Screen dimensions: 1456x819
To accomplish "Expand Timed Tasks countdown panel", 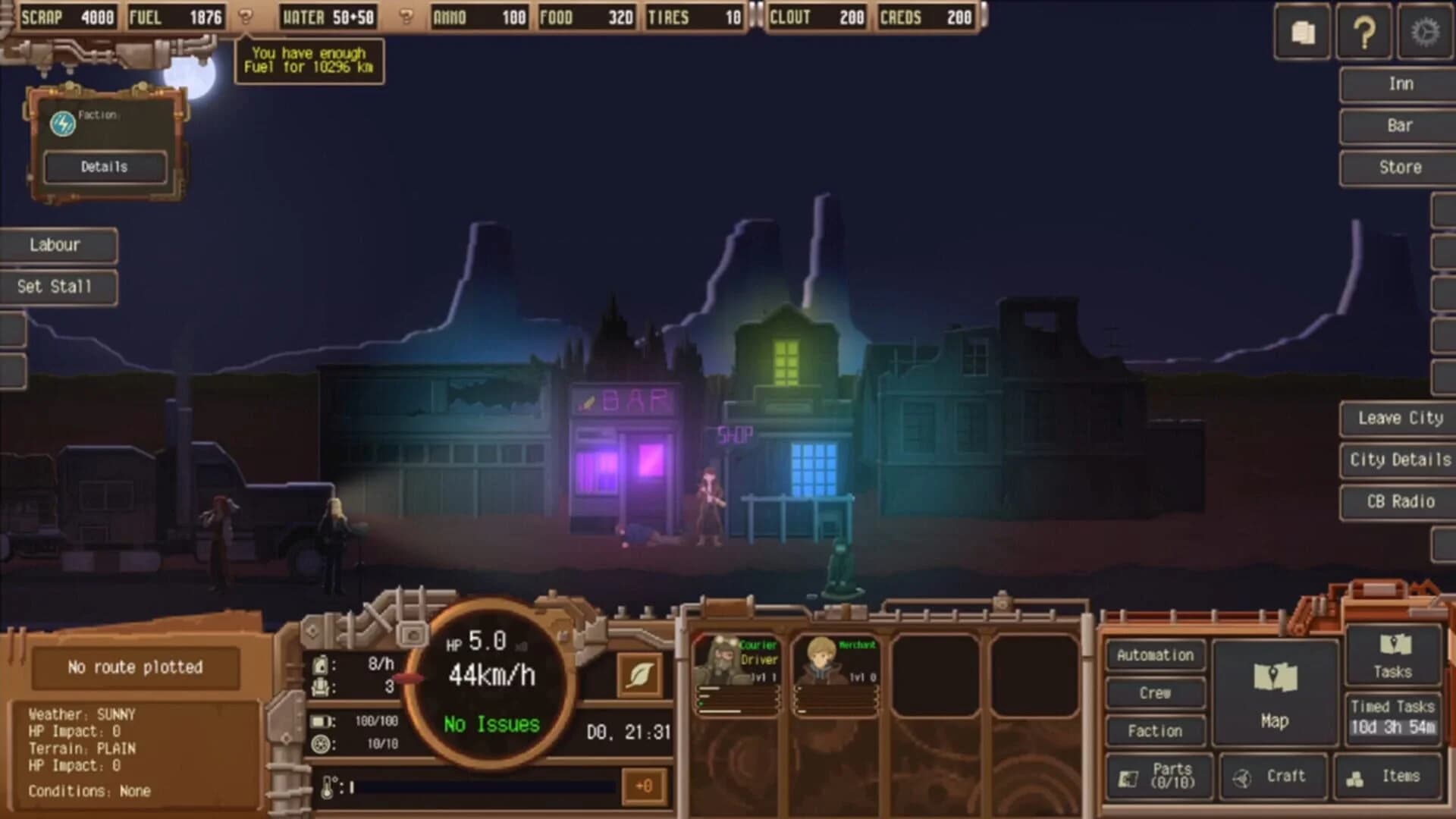I will point(1392,717).
